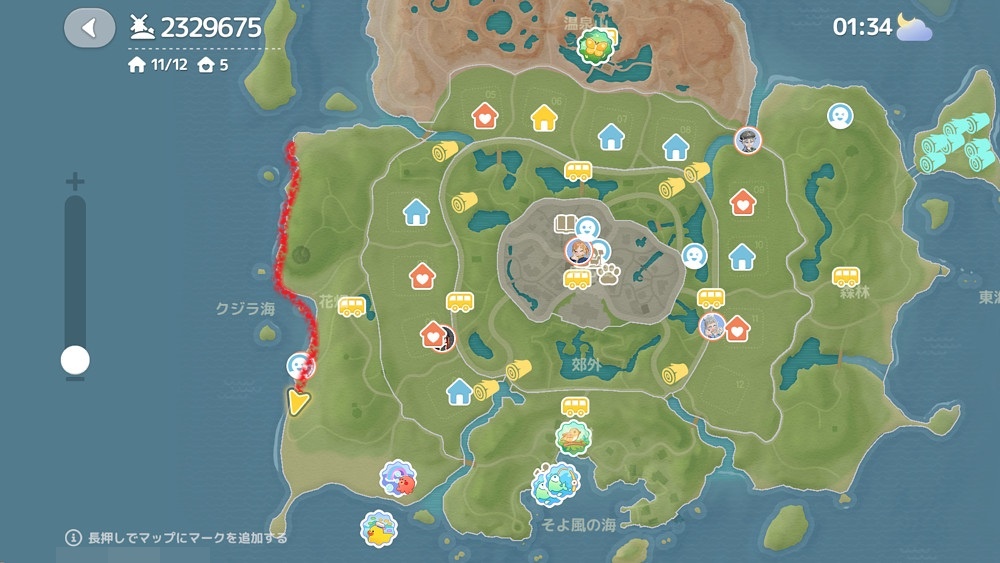Adjust the map zoom slider handle
1000x563 pixels.
click(x=75, y=360)
